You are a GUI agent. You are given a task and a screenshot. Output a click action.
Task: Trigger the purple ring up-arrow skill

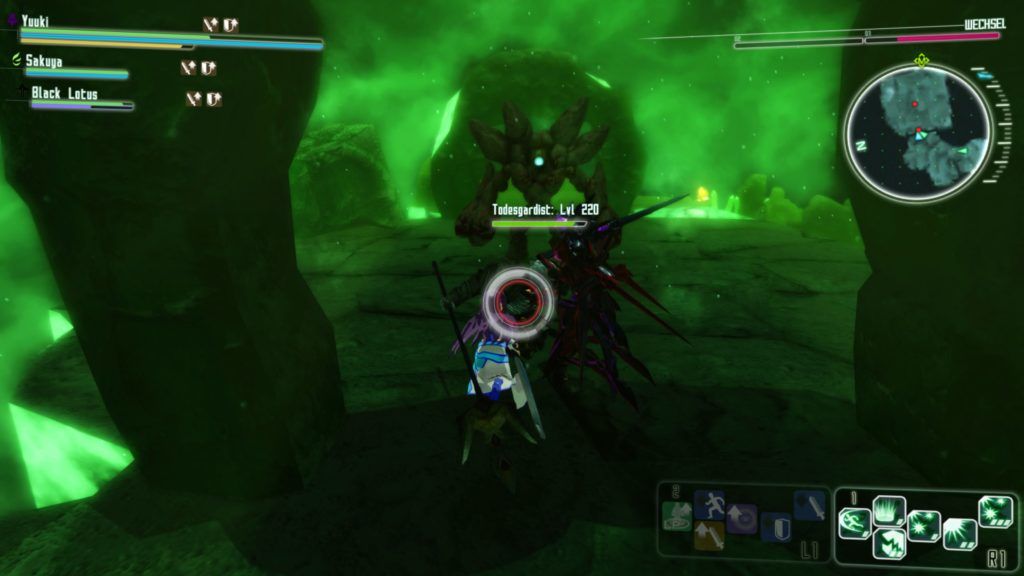click(742, 517)
